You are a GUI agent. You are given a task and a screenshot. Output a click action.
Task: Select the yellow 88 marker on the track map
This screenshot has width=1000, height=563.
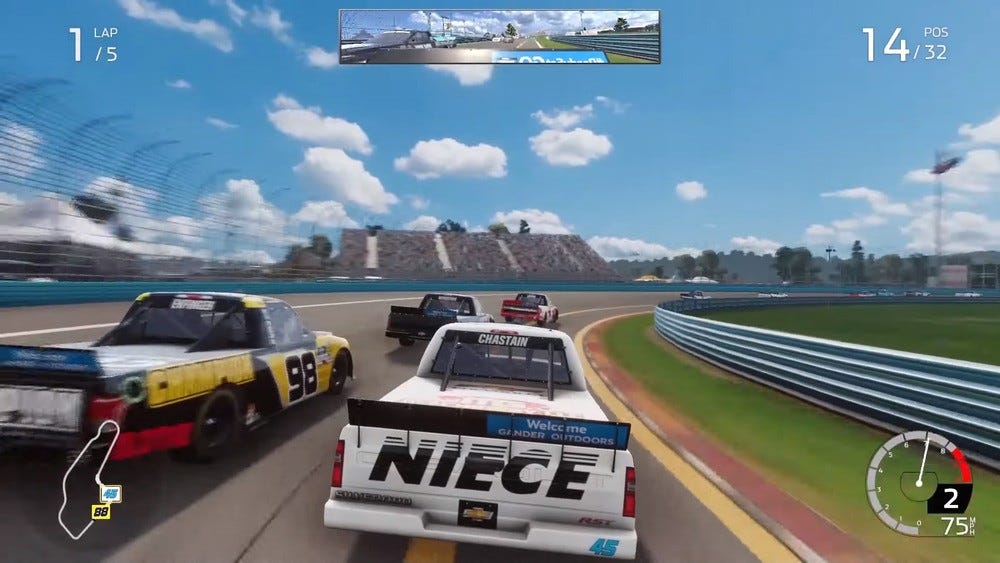coord(101,511)
